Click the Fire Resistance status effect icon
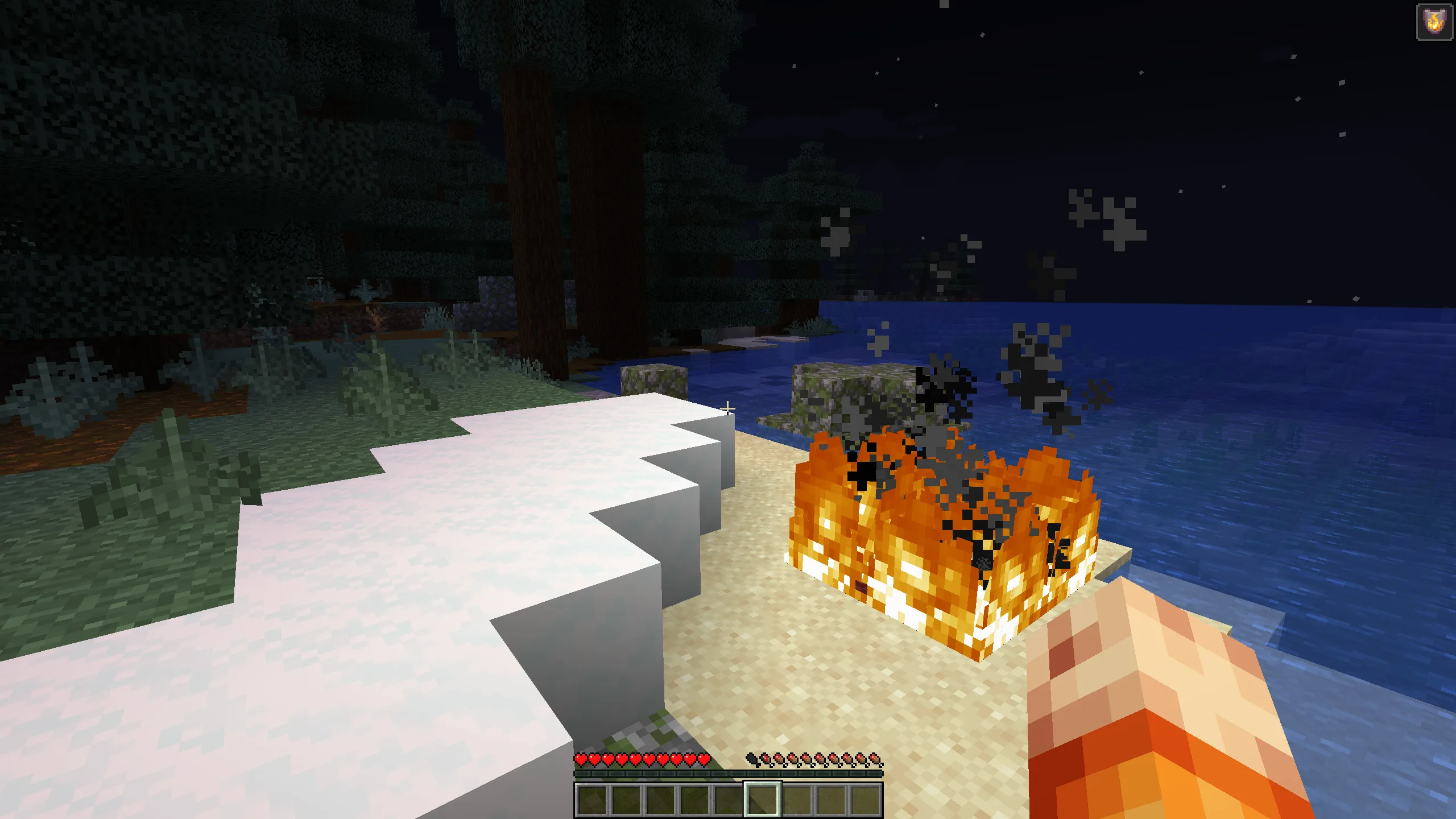 click(1434, 23)
